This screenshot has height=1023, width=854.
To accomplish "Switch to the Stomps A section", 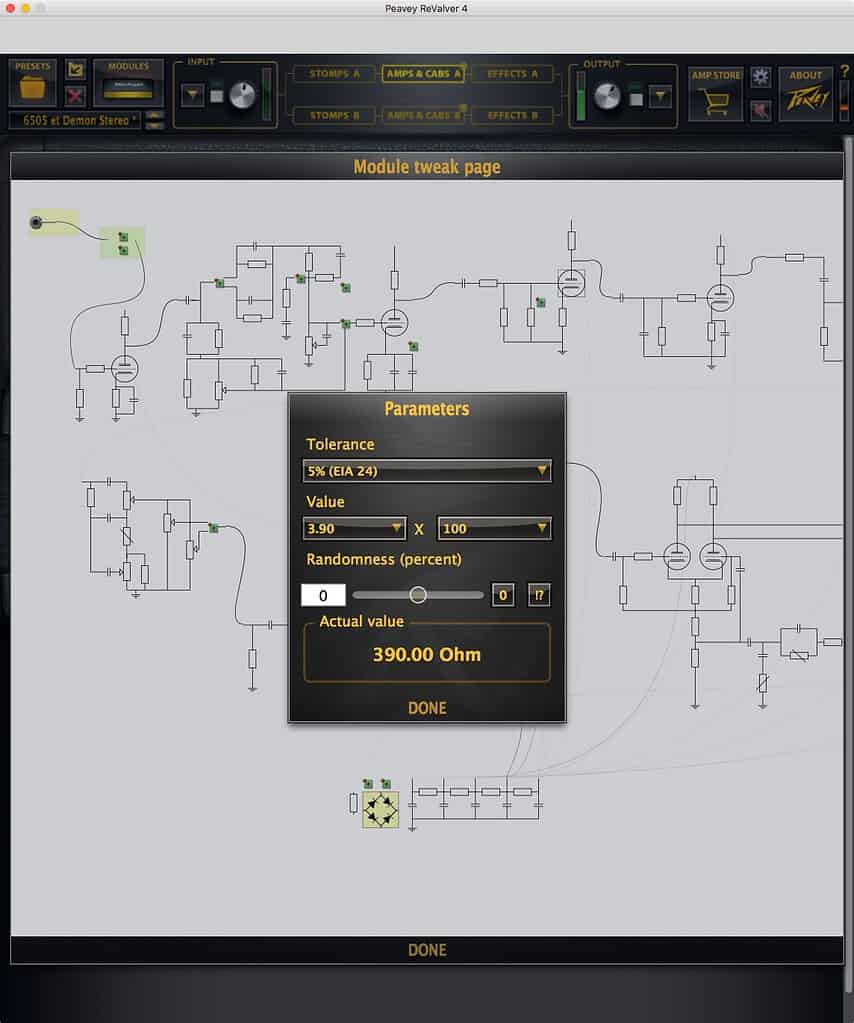I will coord(329,74).
